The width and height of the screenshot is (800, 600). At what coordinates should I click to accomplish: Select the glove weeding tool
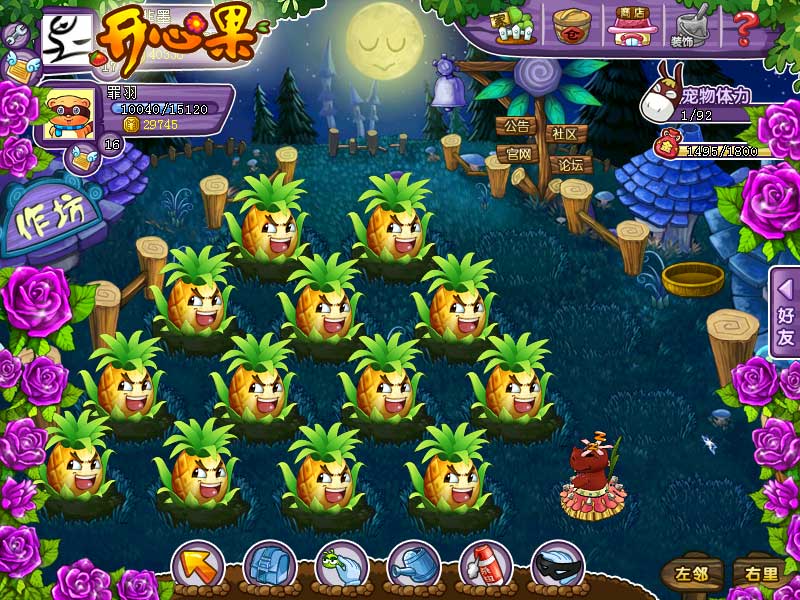tap(341, 567)
